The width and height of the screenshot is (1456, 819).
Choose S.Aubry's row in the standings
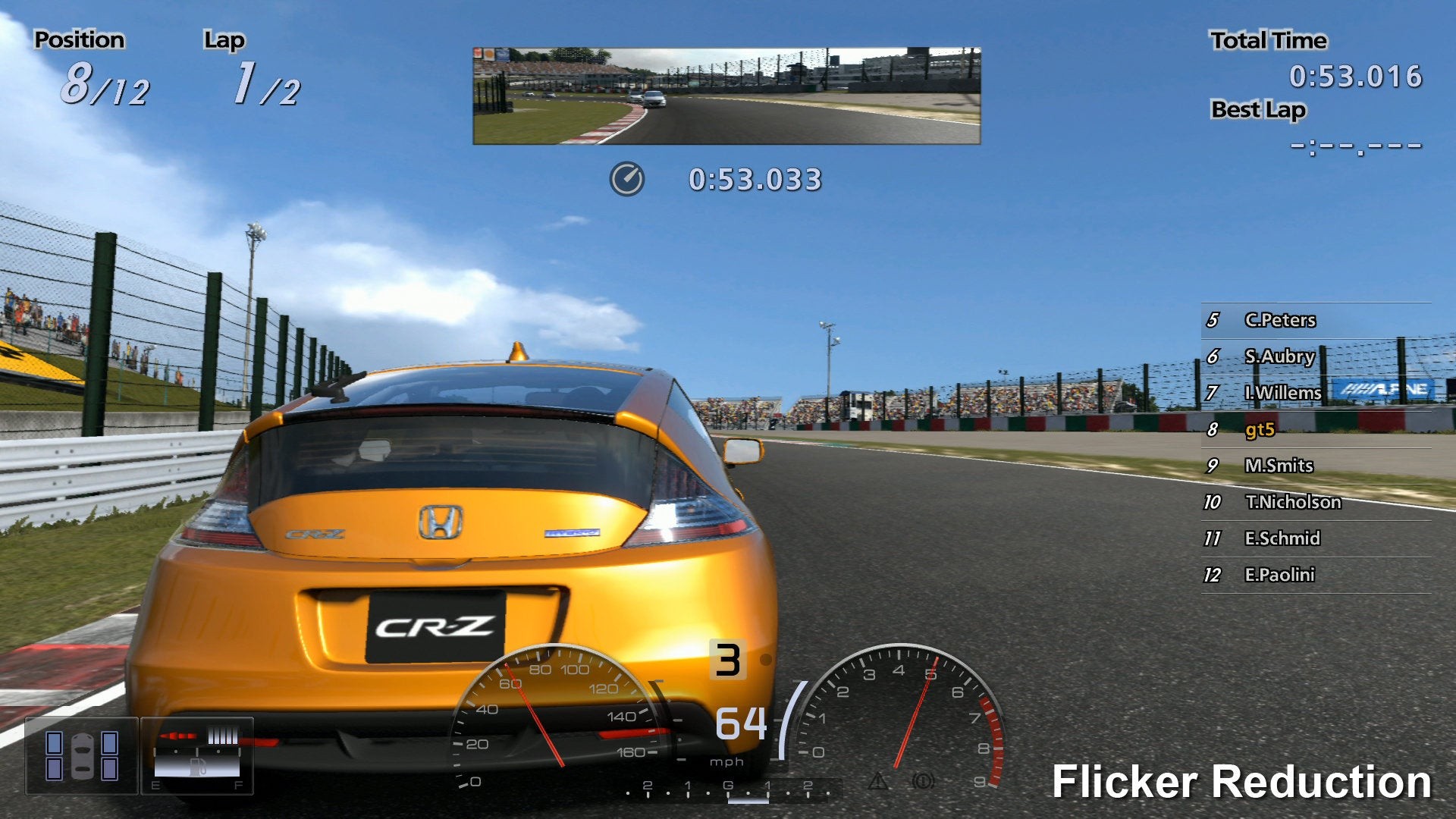[x=1279, y=356]
